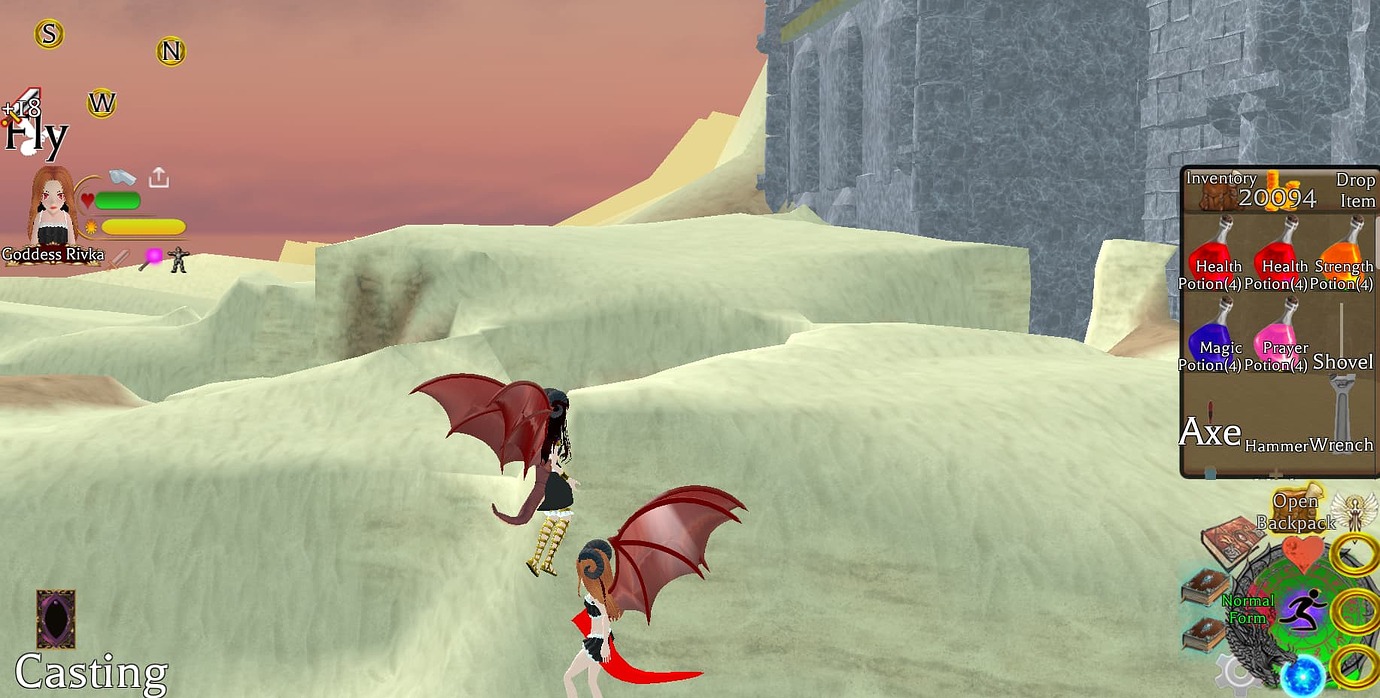Image resolution: width=1380 pixels, height=698 pixels.
Task: Click the whistle icon beside the portrait
Action: [x=121, y=177]
